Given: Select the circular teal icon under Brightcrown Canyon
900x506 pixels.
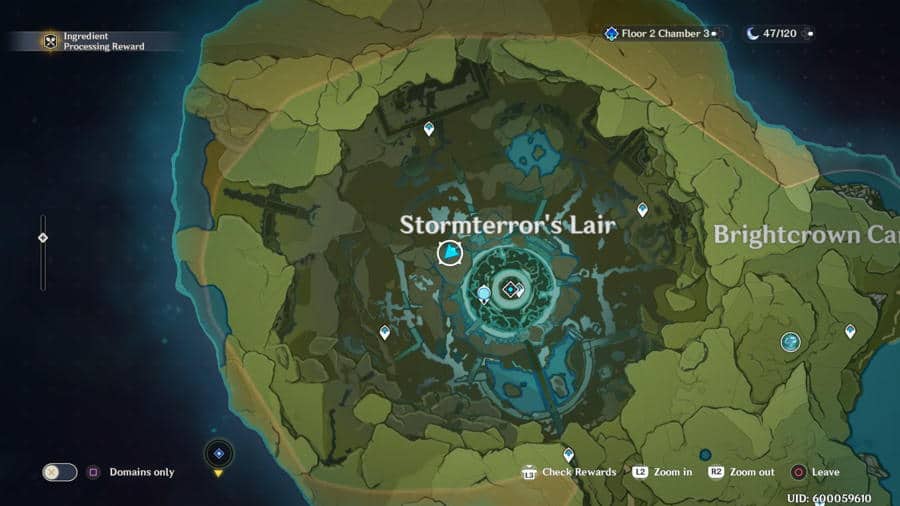Looking at the screenshot, I should (790, 342).
